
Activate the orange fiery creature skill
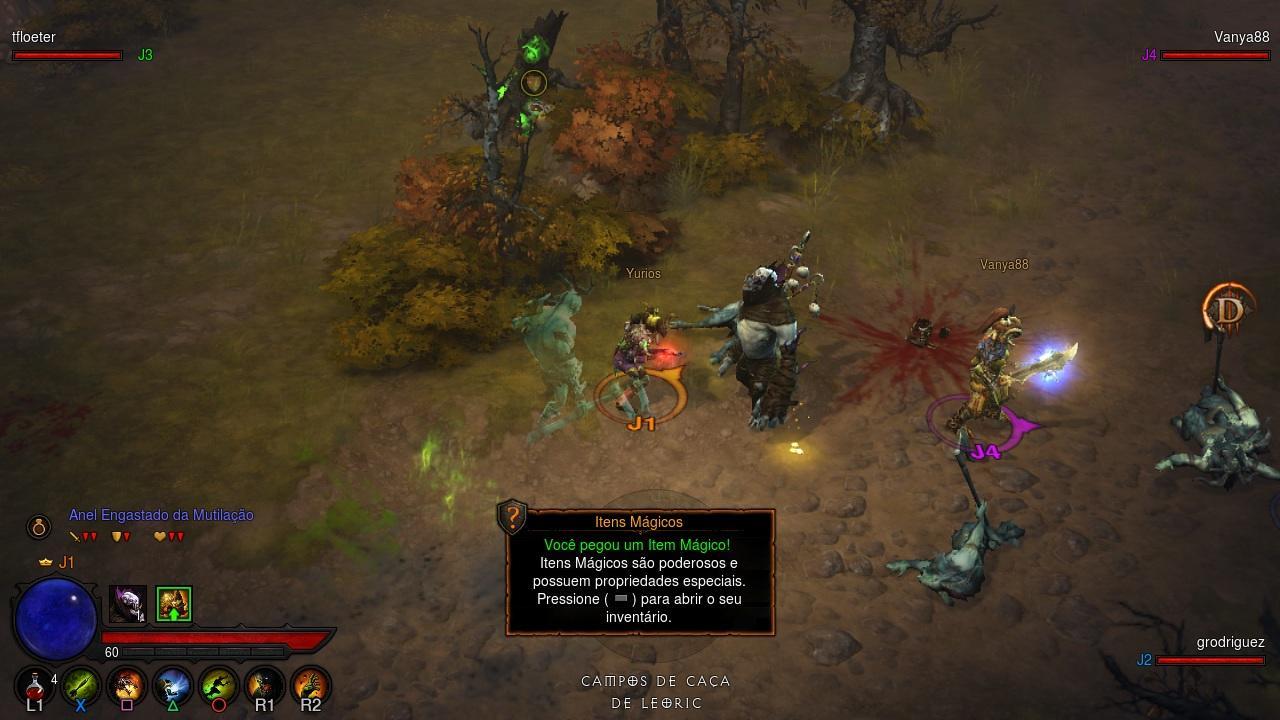pos(127,687)
